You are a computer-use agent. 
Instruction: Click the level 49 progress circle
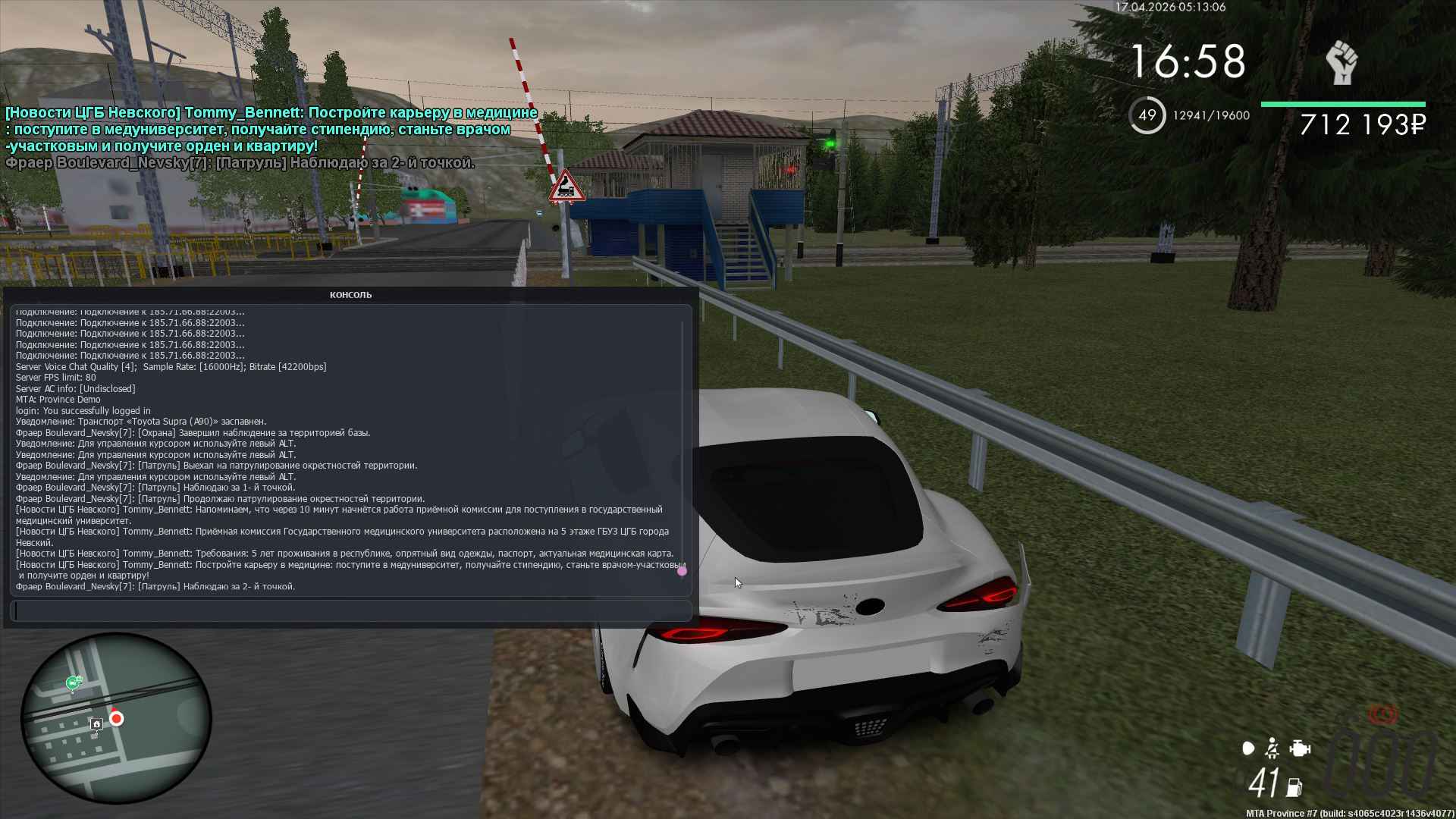click(1147, 115)
